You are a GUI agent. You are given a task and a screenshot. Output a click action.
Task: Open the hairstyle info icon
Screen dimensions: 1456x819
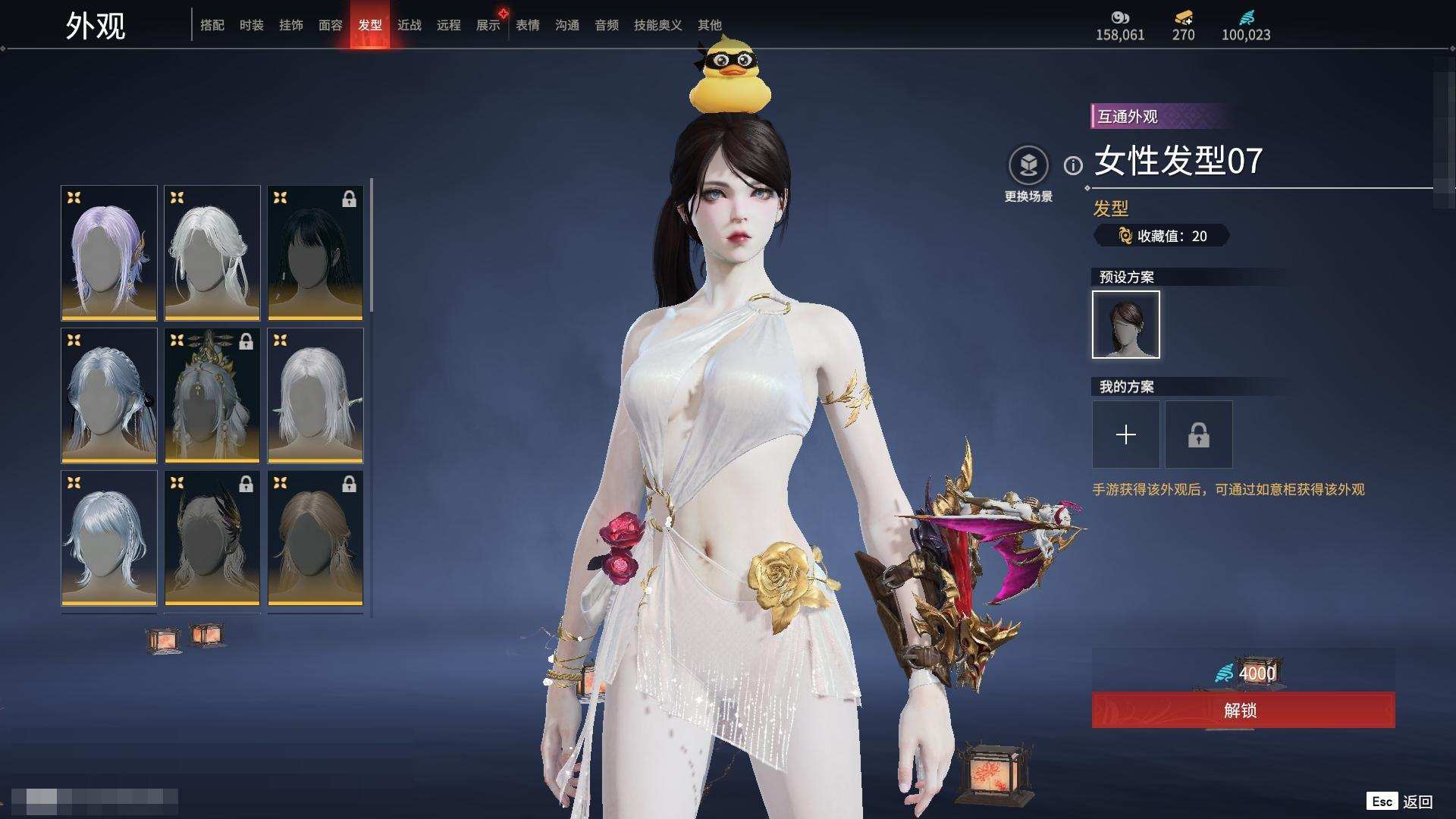[1072, 165]
